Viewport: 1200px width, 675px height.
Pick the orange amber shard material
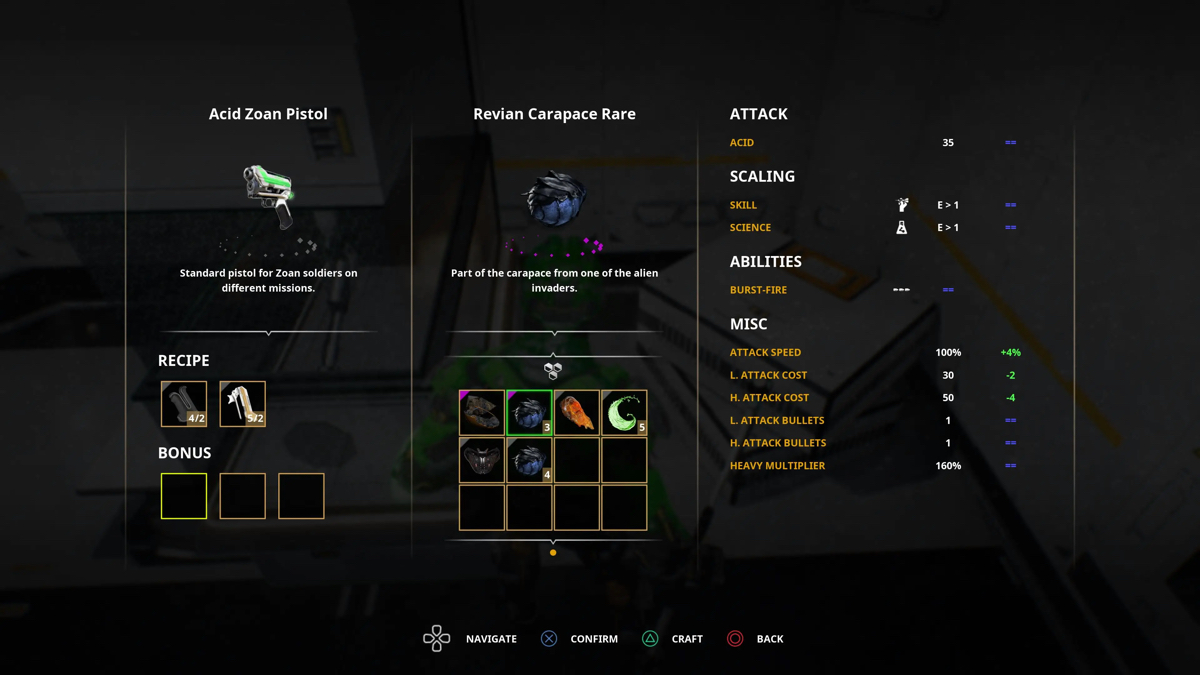pyautogui.click(x=577, y=413)
